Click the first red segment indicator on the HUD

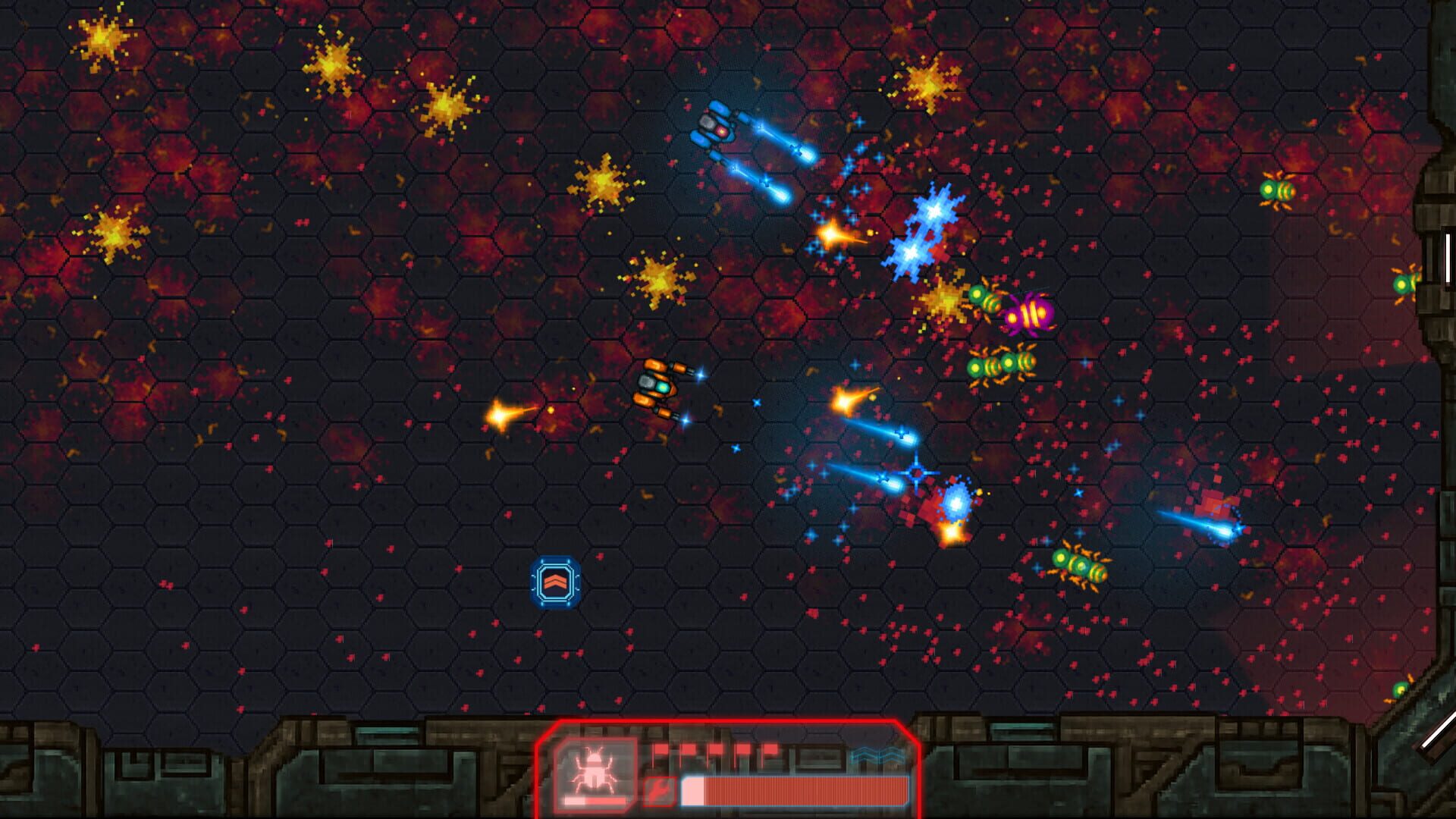pos(659,748)
